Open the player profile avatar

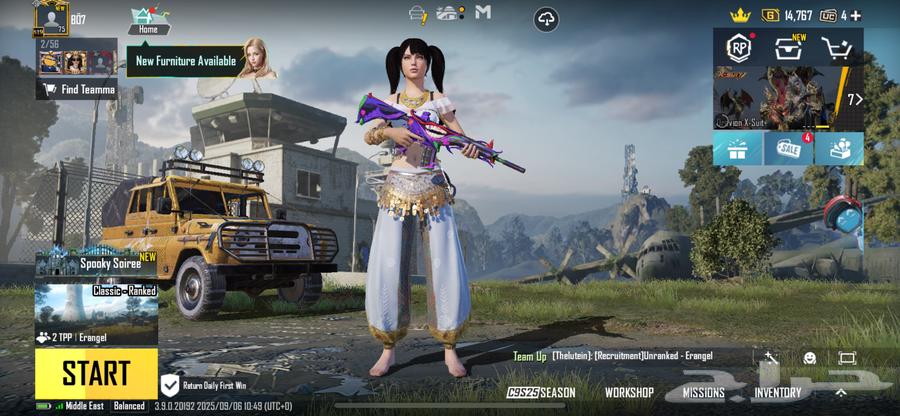tap(50, 19)
